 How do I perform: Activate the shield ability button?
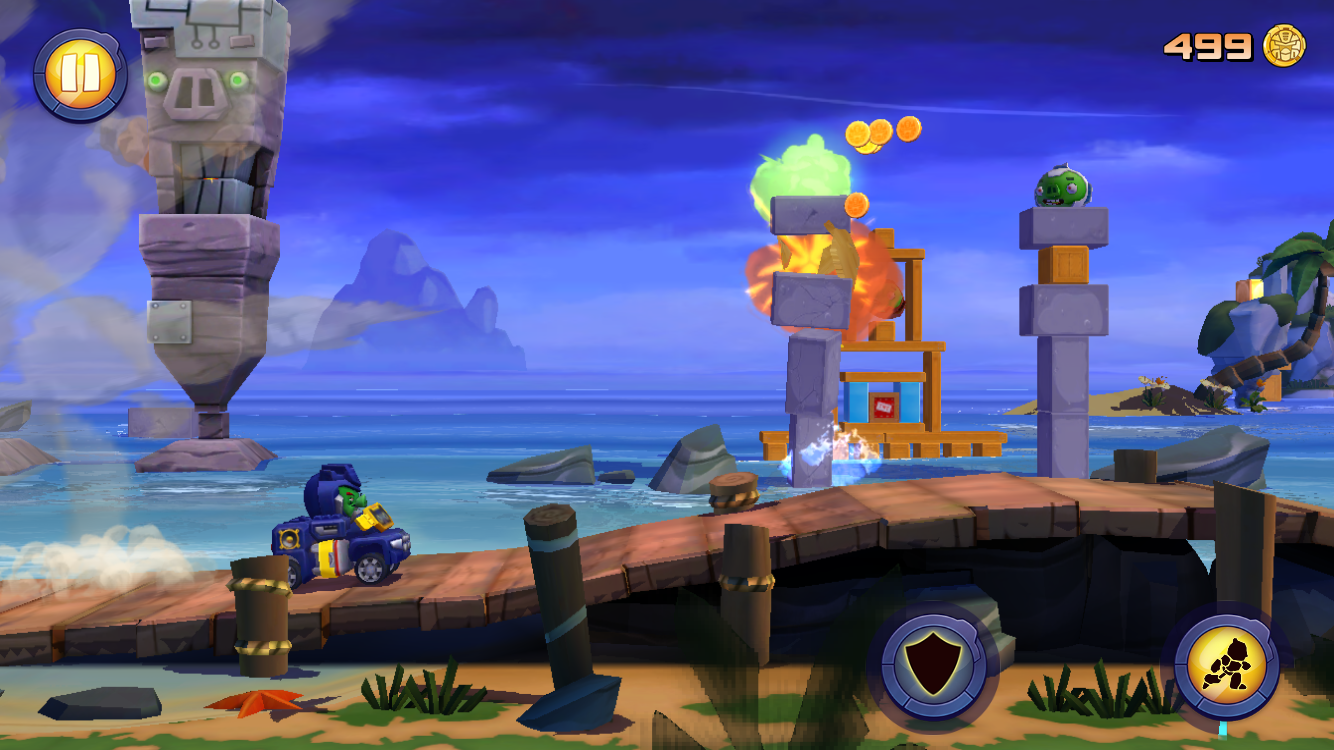(933, 665)
